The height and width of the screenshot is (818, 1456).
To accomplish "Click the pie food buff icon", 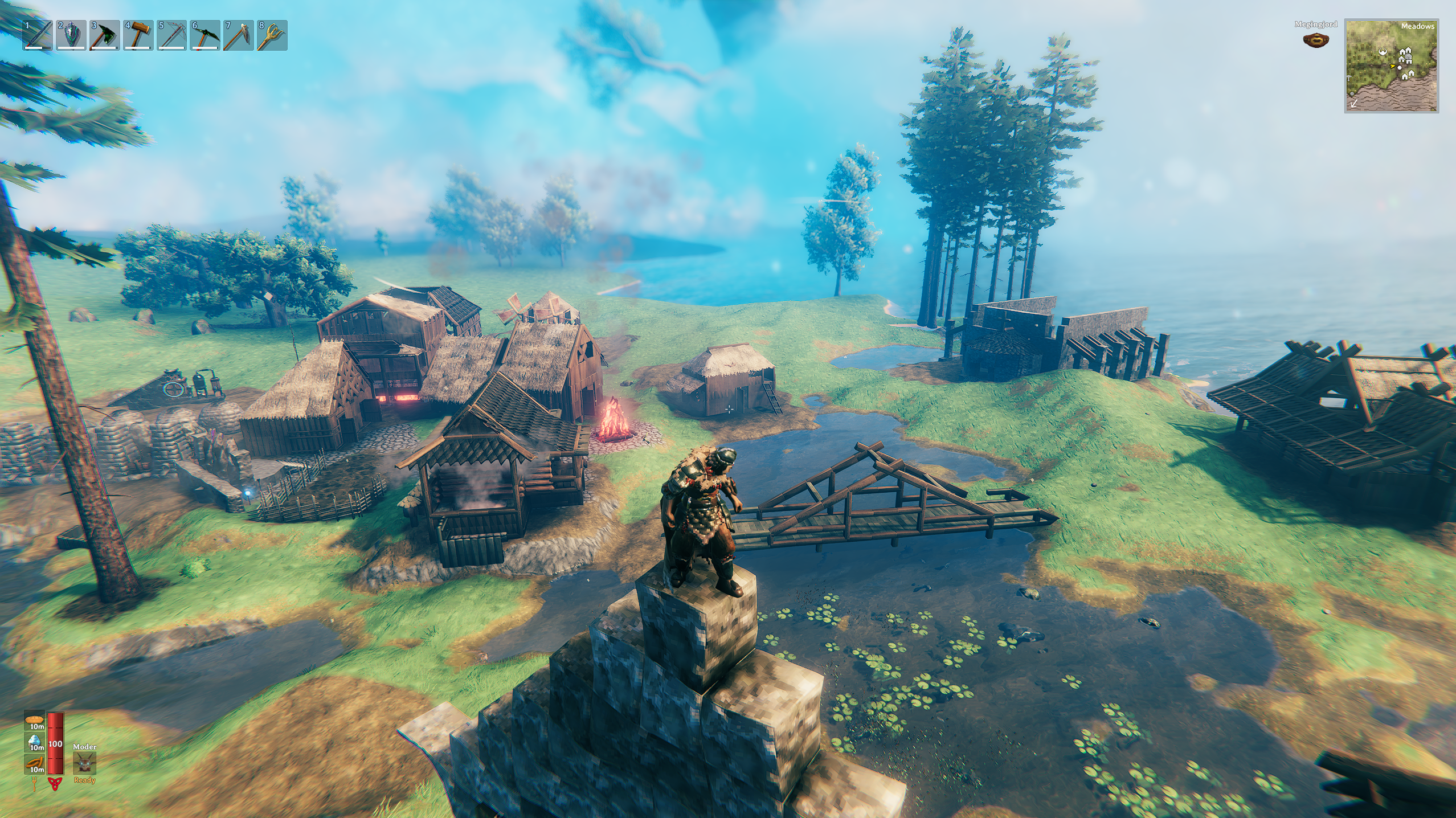I will (35, 721).
